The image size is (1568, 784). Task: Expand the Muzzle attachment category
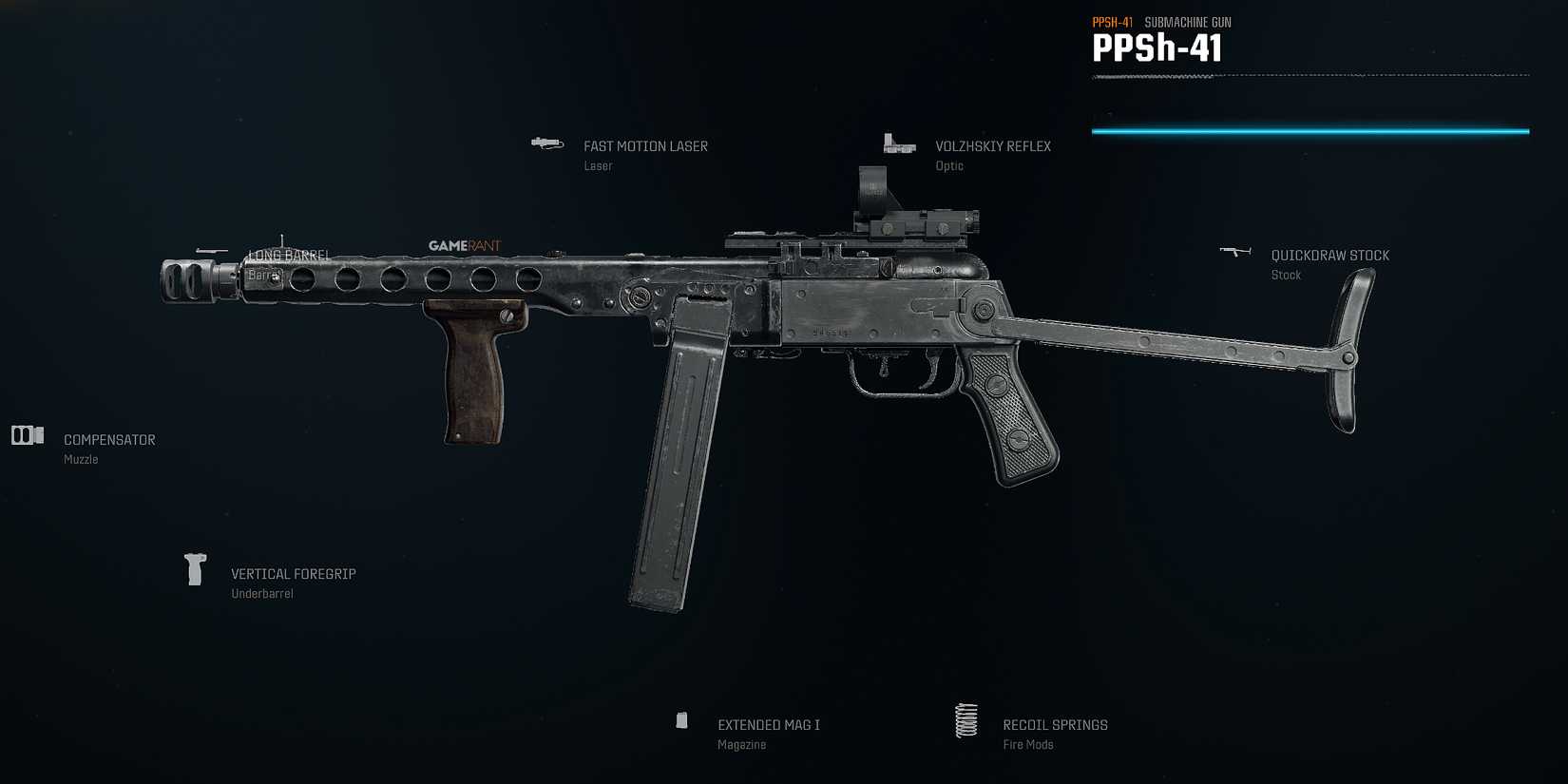(81, 459)
